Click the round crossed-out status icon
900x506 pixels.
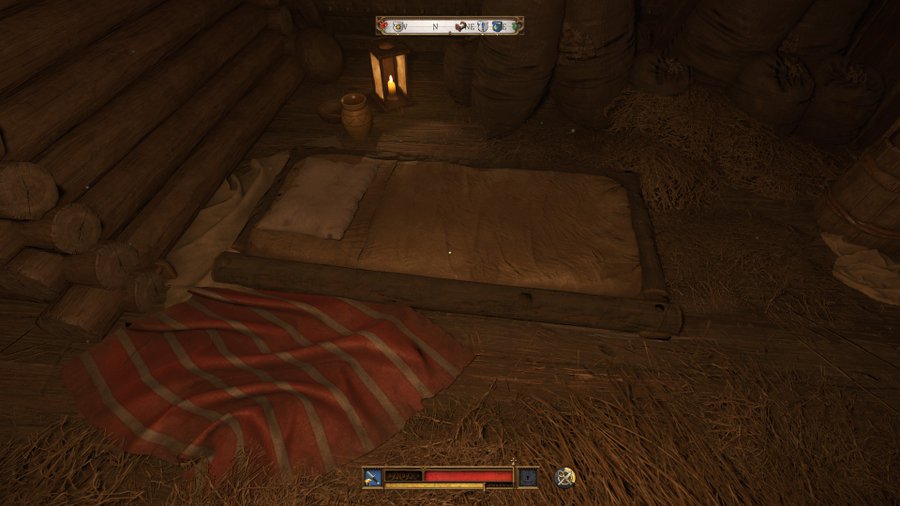coord(565,477)
